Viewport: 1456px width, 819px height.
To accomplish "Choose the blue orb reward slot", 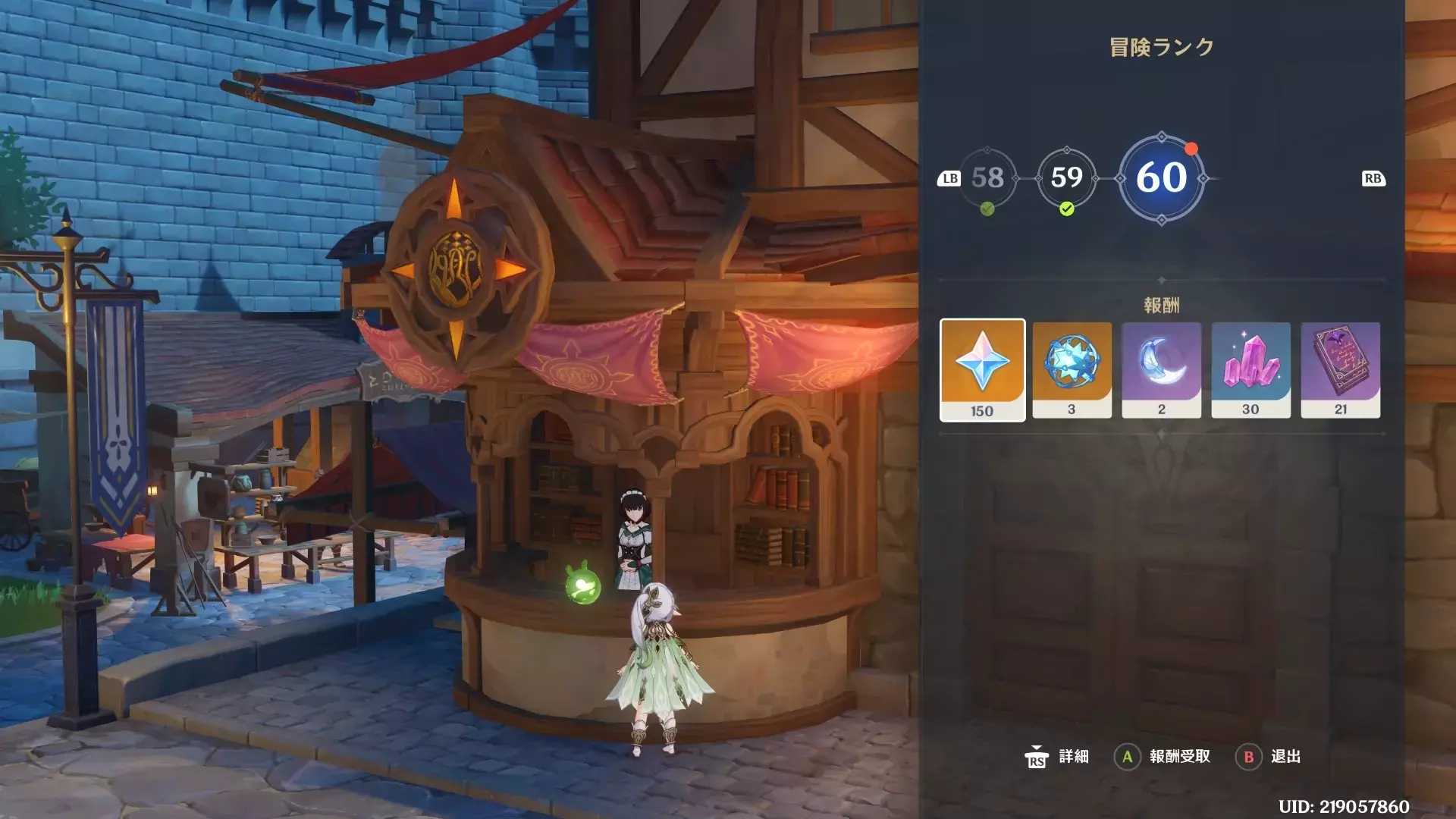I will point(1072,369).
